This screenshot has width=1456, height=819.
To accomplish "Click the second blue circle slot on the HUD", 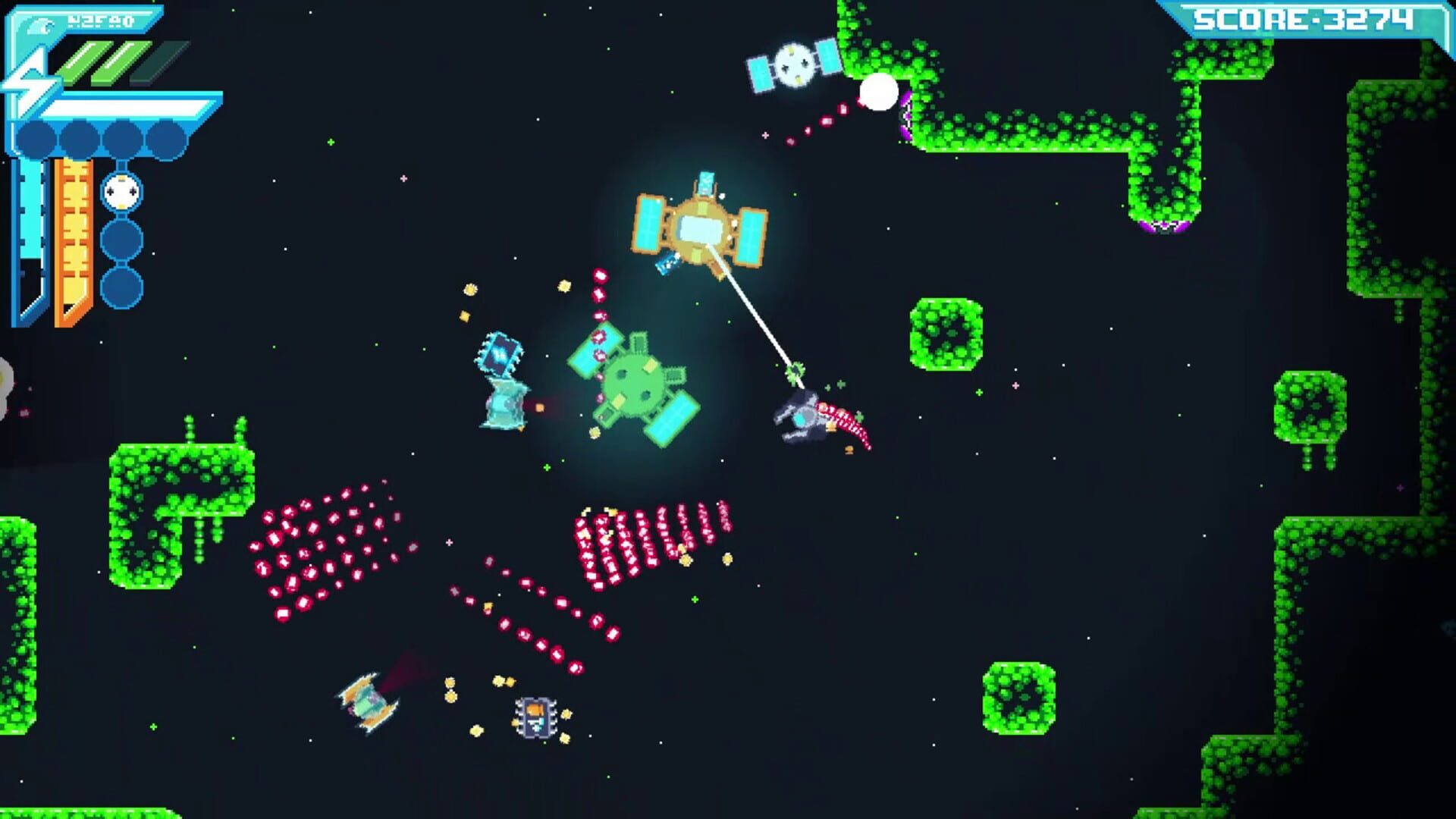I will coord(79,139).
